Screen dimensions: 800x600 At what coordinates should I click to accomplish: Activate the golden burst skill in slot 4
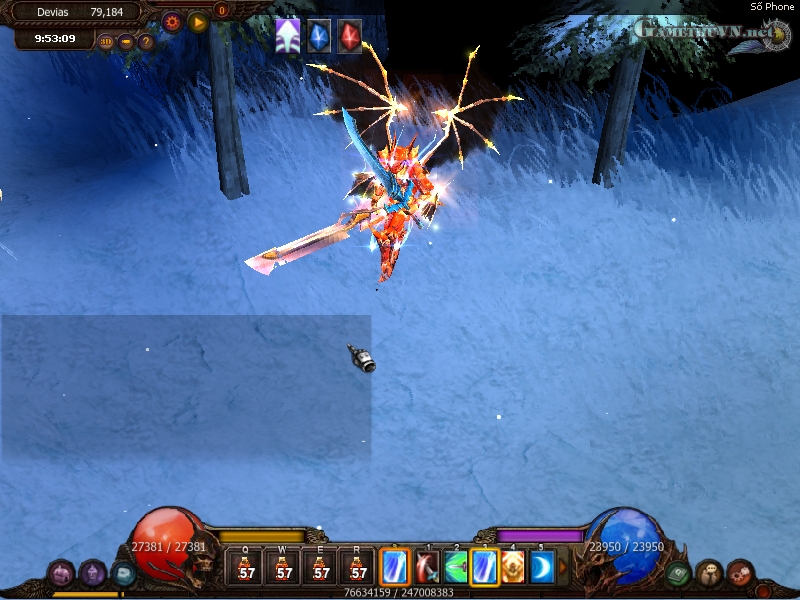click(x=513, y=567)
